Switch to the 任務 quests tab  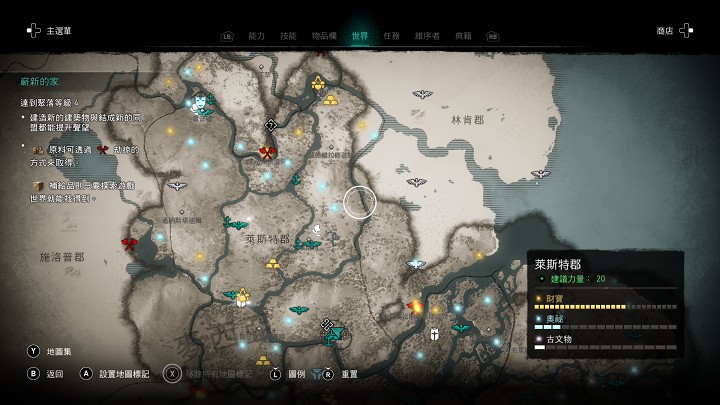[394, 36]
